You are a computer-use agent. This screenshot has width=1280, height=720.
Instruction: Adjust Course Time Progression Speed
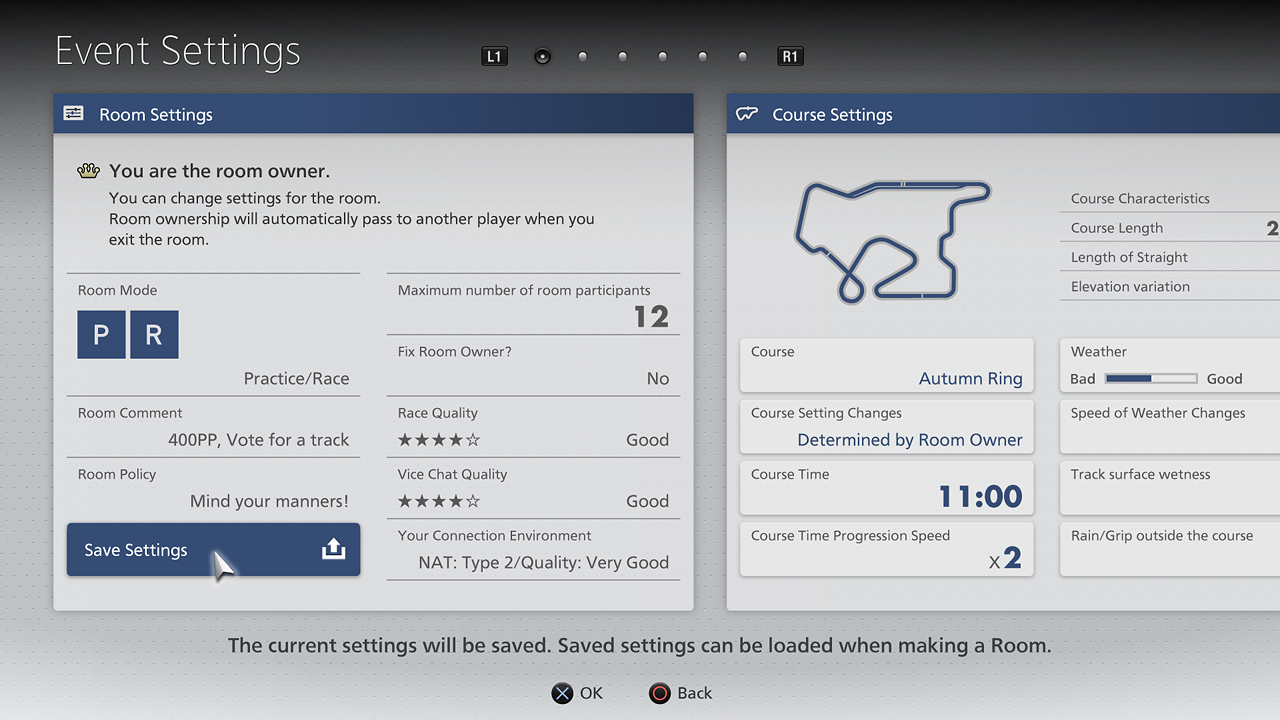[x=886, y=549]
